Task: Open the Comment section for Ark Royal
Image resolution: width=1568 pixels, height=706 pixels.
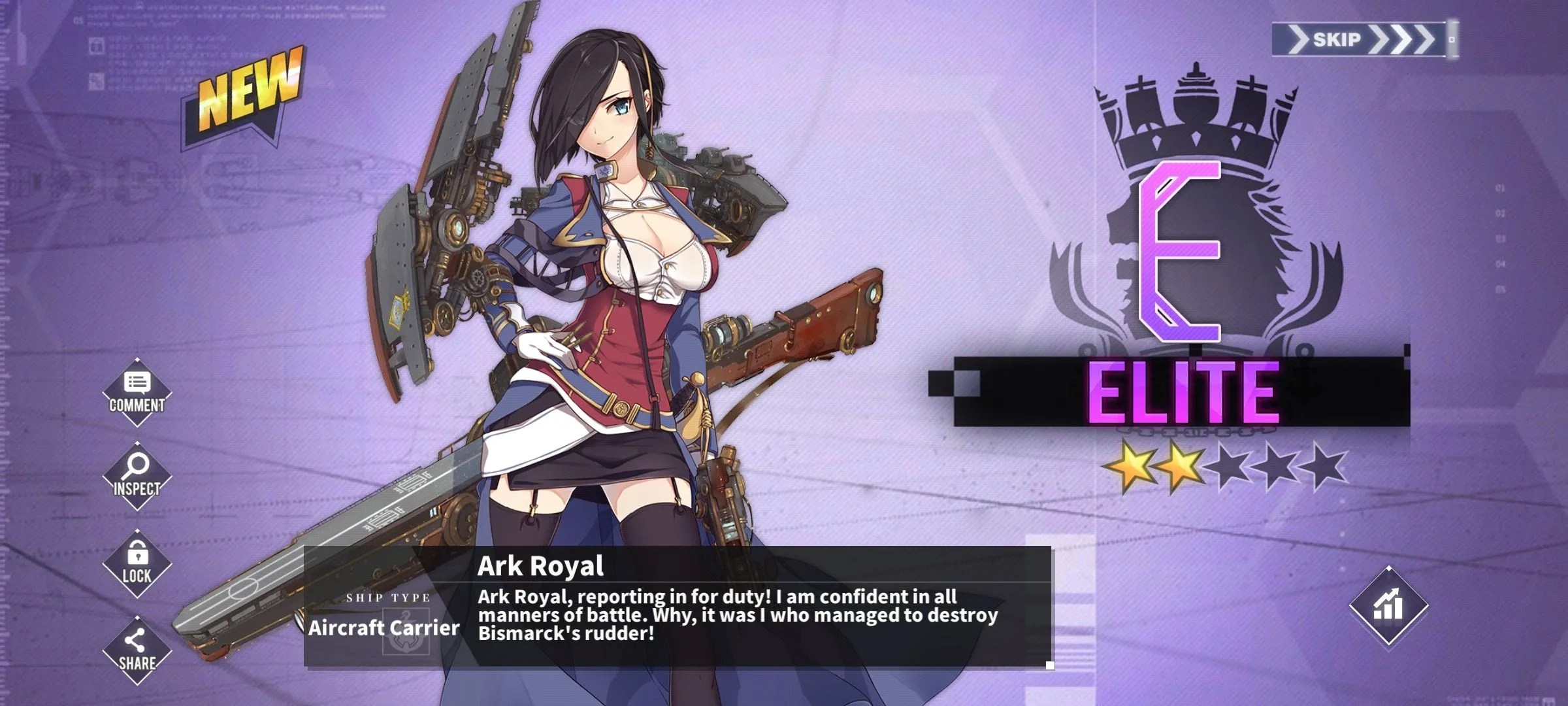Action: 137,392
